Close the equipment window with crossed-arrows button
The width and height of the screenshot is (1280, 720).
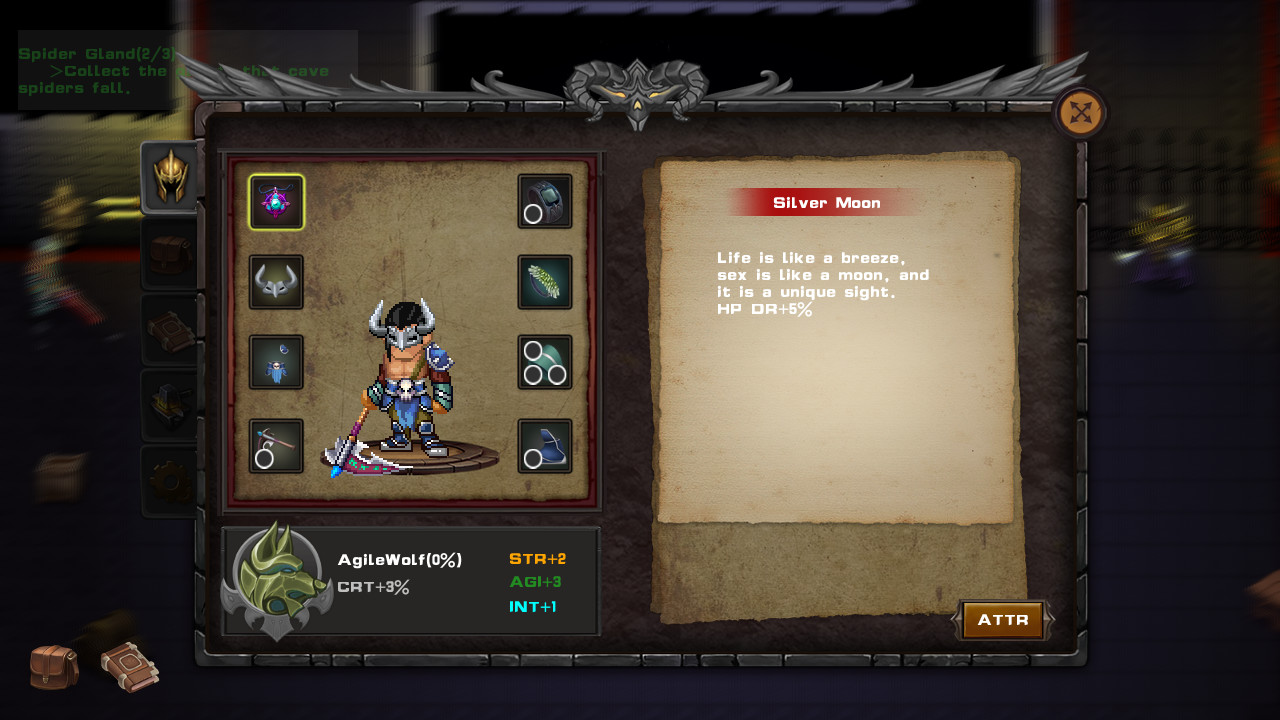pos(1080,113)
